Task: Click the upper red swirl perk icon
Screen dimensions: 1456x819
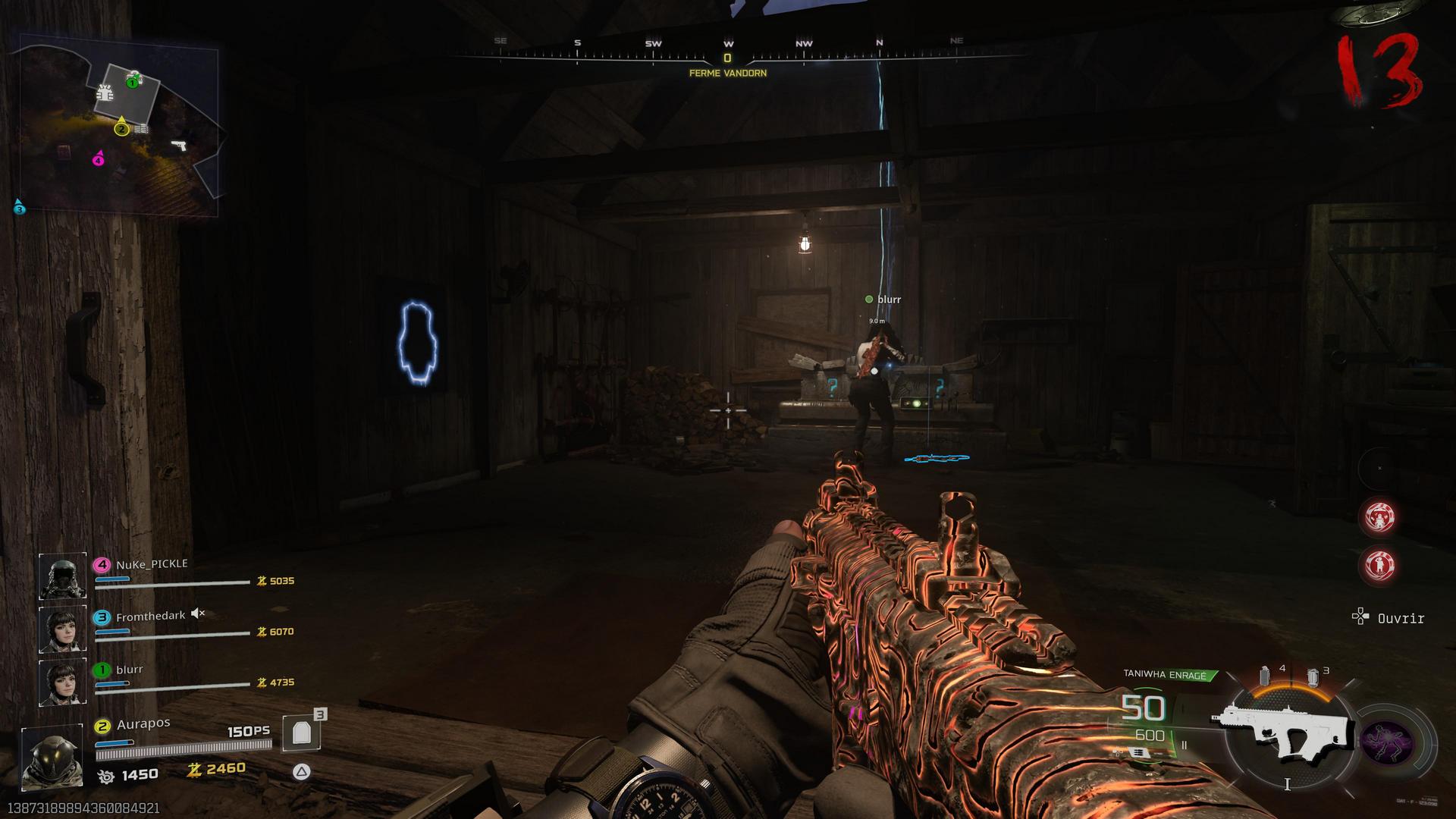Action: [x=1379, y=517]
